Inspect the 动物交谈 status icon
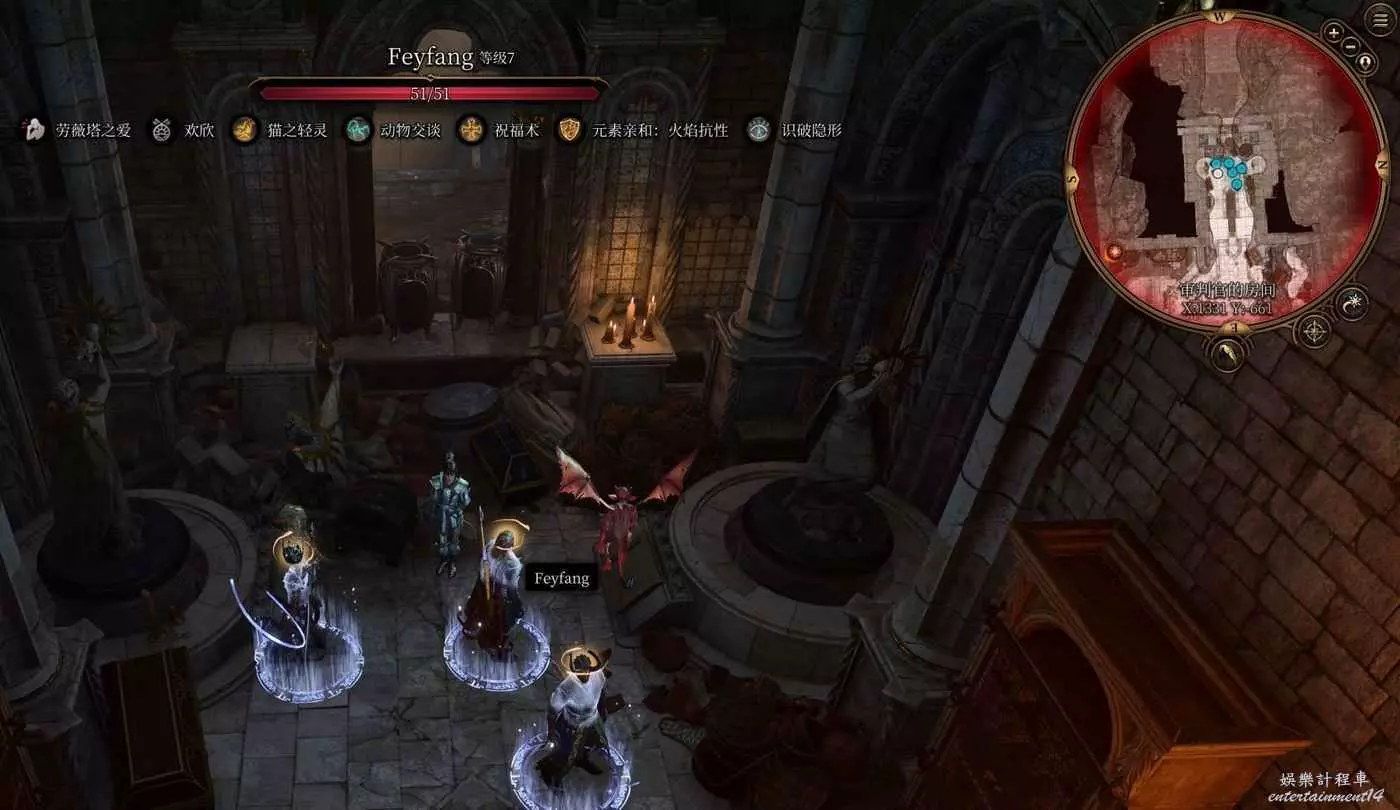 tap(357, 130)
